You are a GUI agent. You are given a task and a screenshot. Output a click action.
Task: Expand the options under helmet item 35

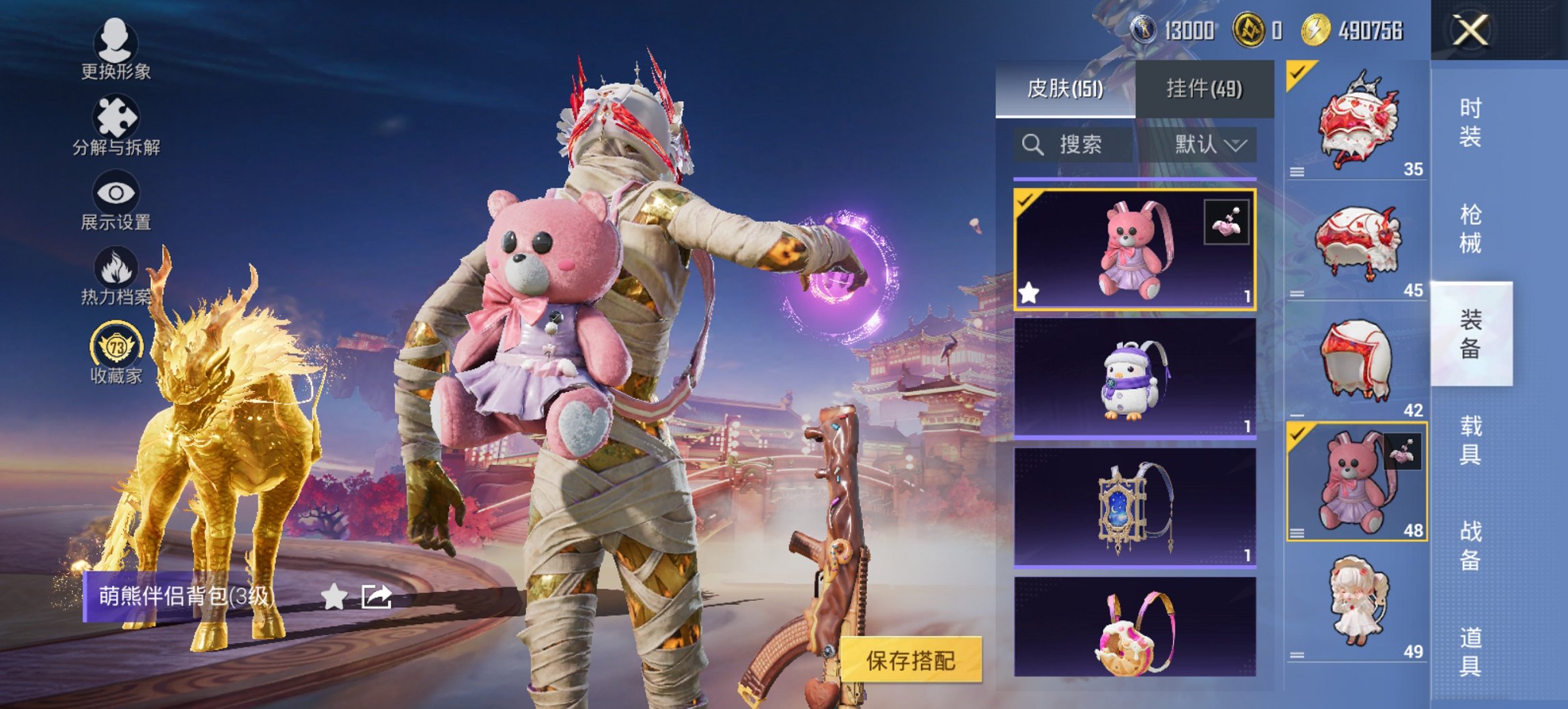[x=1297, y=172]
